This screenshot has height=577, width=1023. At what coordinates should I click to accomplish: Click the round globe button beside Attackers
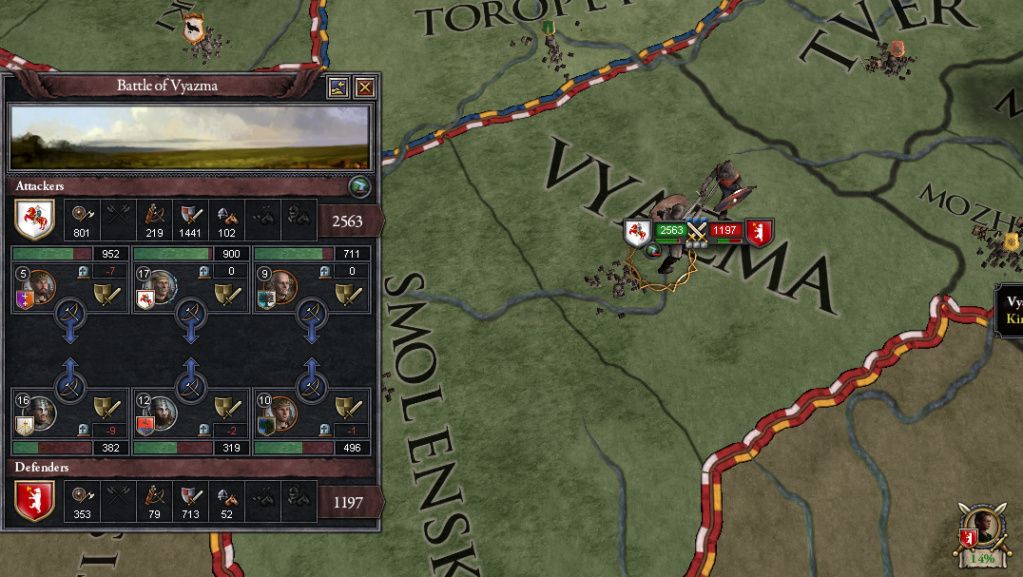(360, 186)
